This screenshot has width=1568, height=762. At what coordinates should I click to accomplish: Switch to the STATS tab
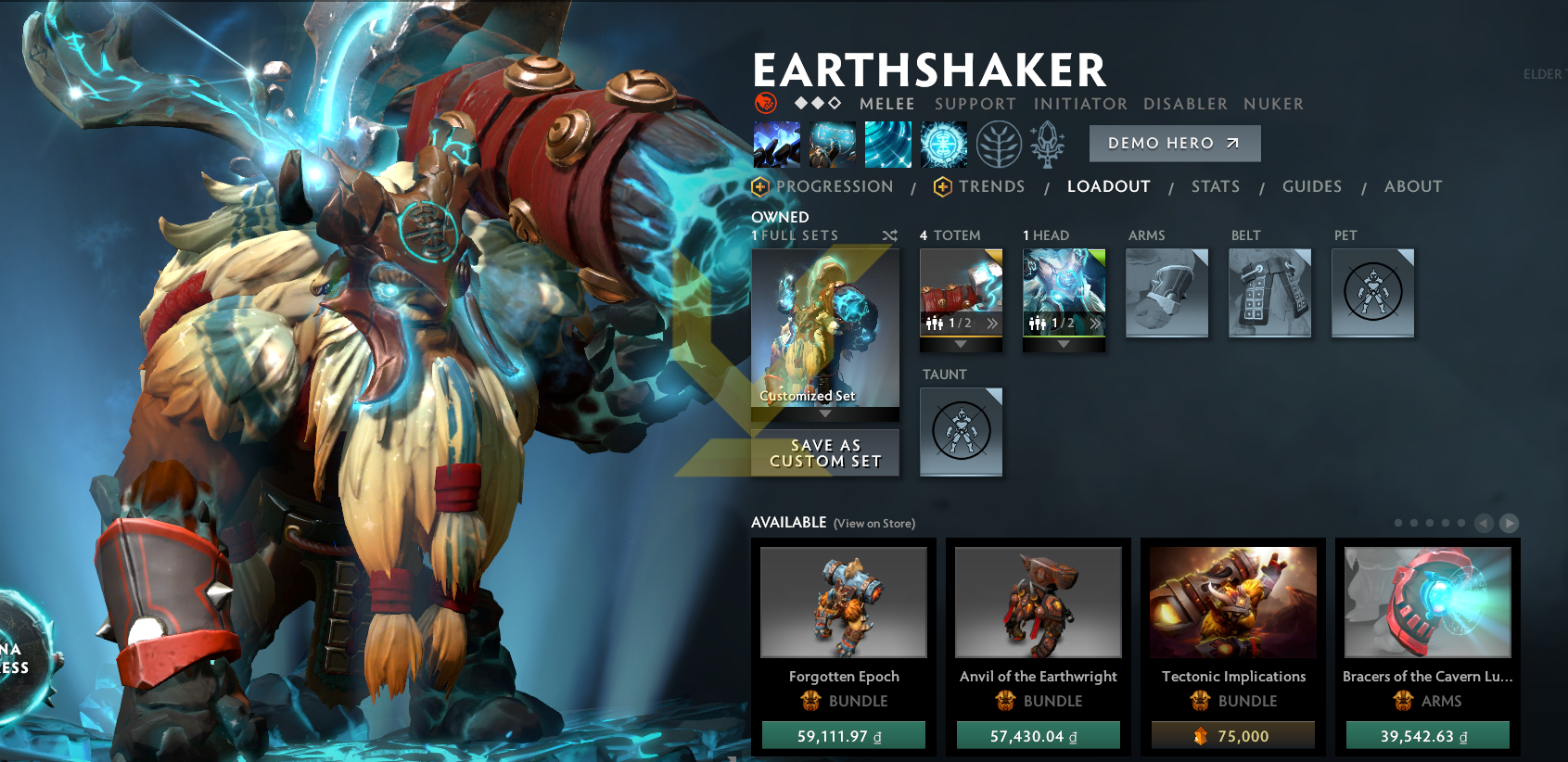[1216, 186]
